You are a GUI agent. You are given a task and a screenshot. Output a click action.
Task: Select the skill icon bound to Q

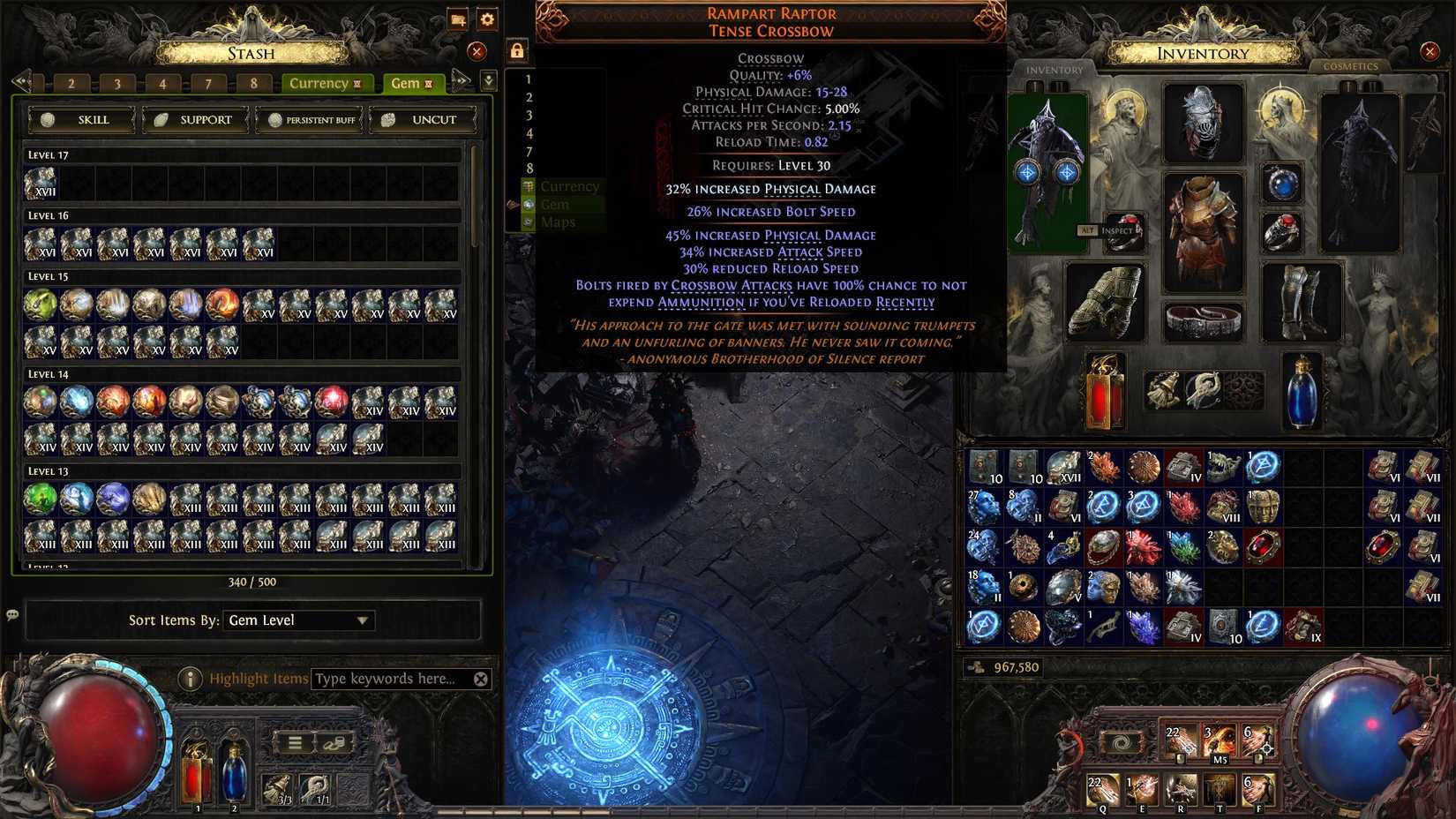[x=1101, y=790]
